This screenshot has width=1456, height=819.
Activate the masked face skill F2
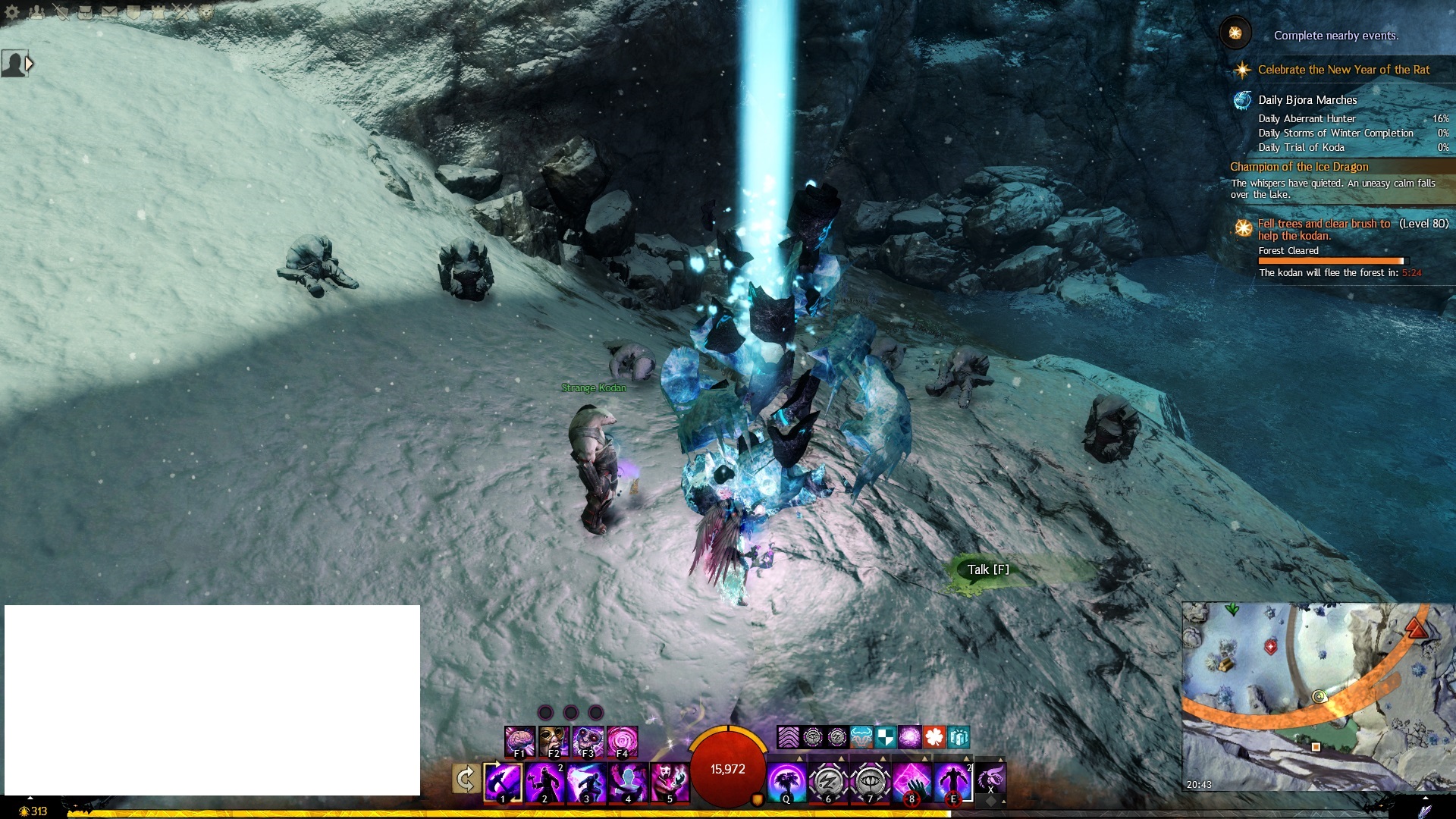(554, 741)
